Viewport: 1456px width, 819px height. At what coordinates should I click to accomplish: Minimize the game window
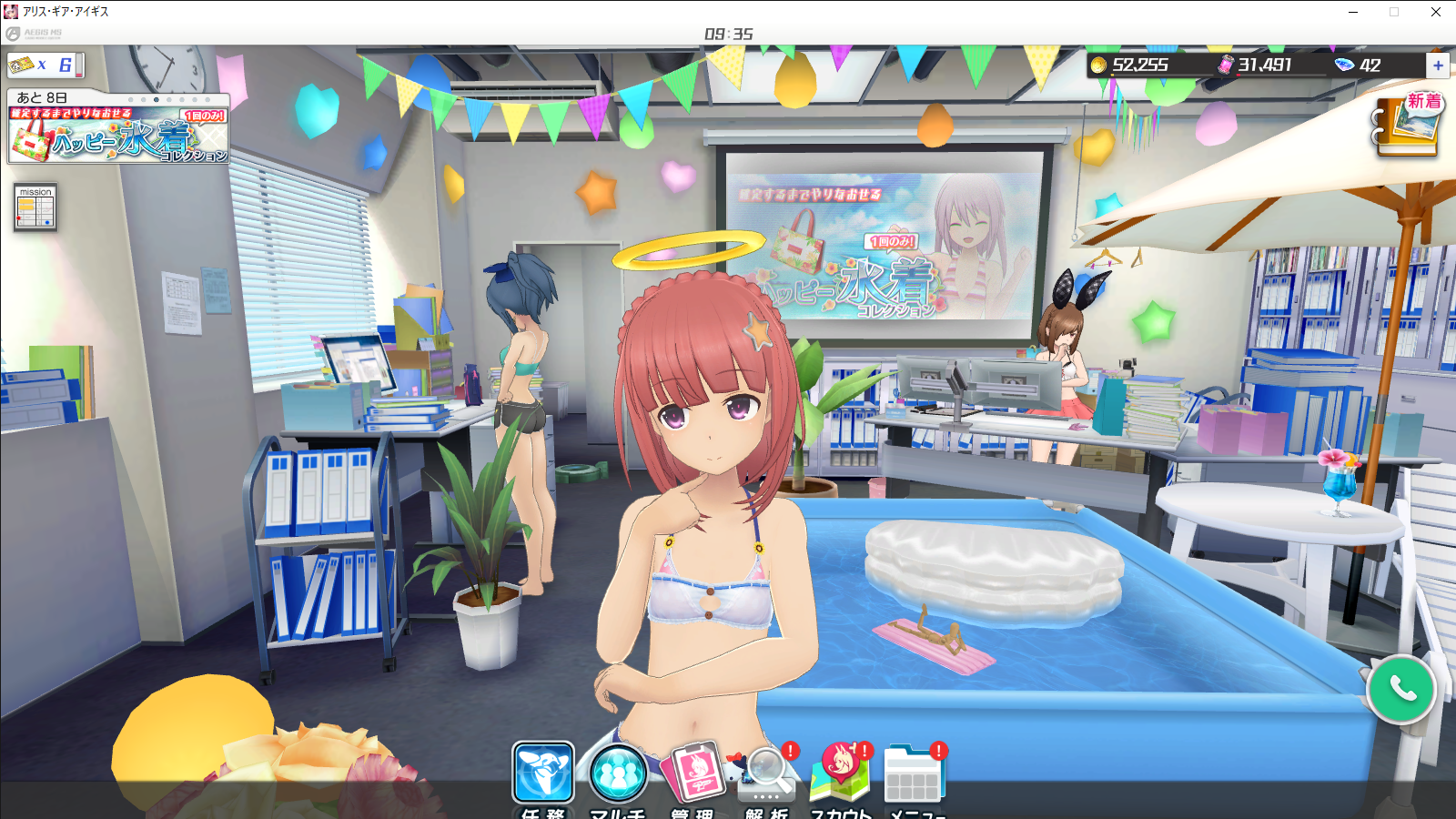pos(1353,12)
